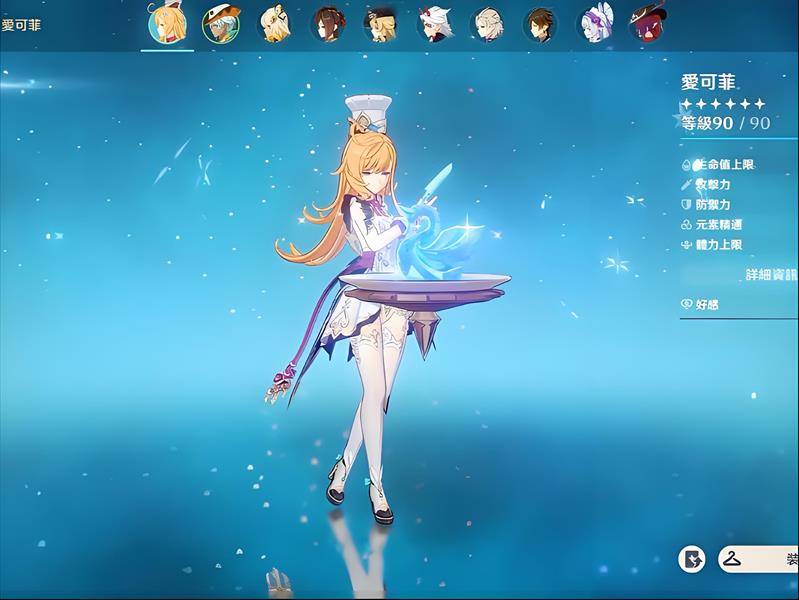Select the brunette portrait with red hair ornament

tap(328, 24)
